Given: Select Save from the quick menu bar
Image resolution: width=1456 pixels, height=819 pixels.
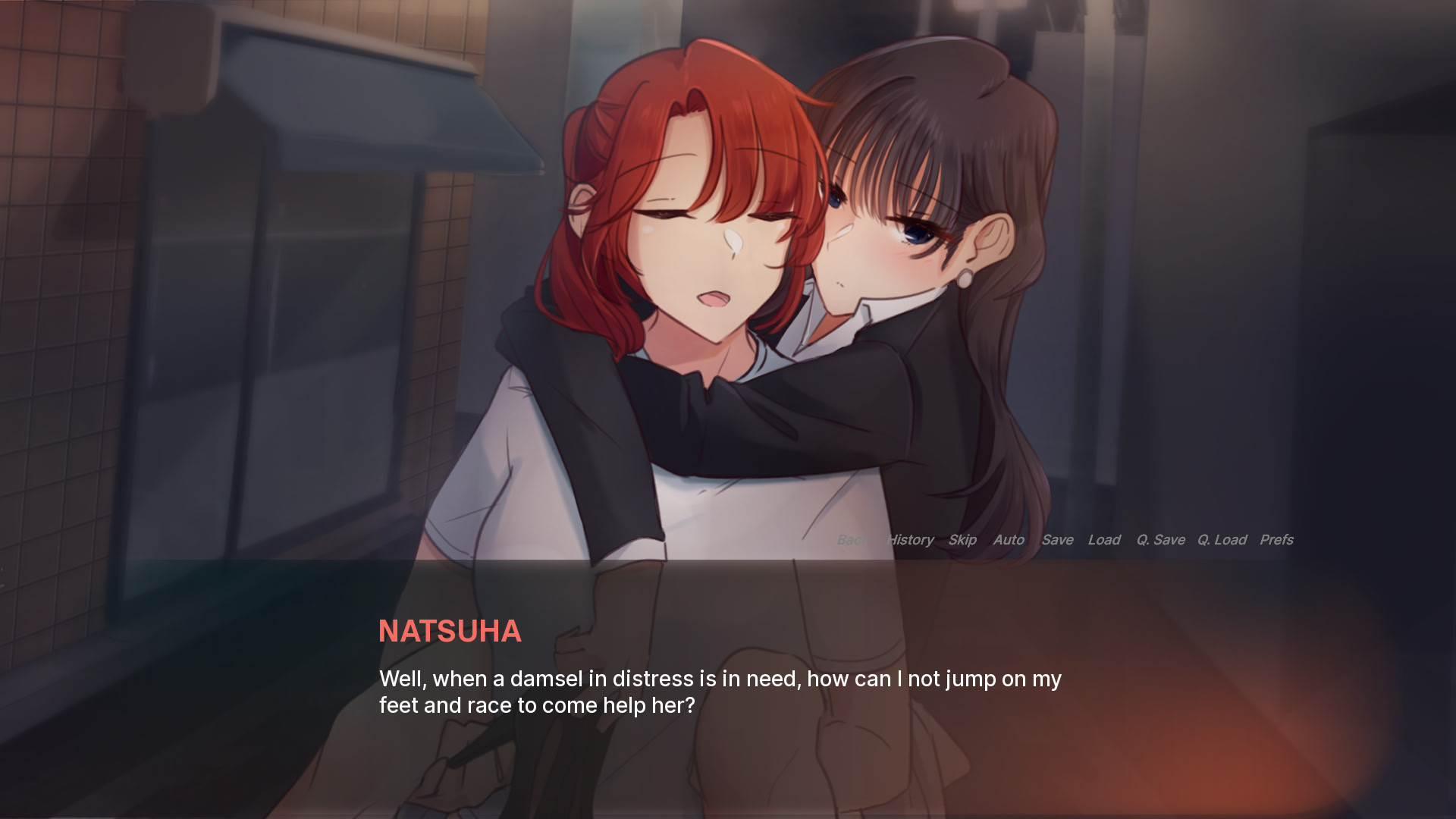Looking at the screenshot, I should (1058, 540).
